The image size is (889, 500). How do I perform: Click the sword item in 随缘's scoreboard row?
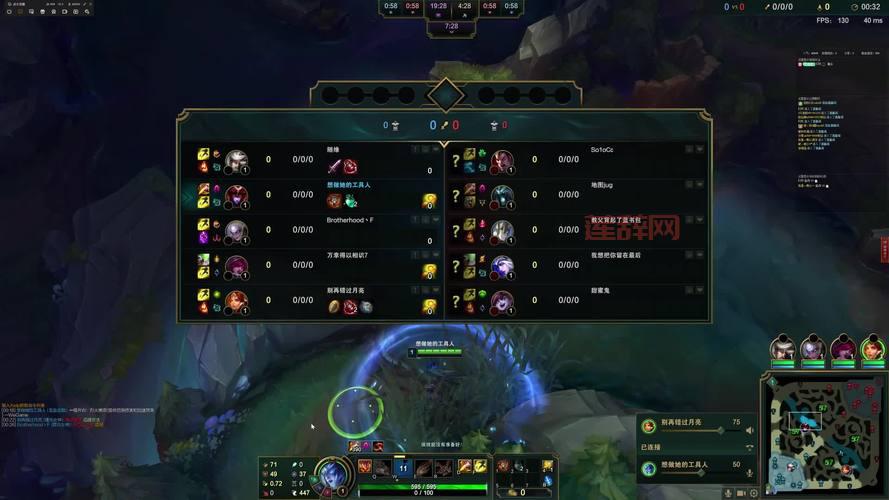334,166
